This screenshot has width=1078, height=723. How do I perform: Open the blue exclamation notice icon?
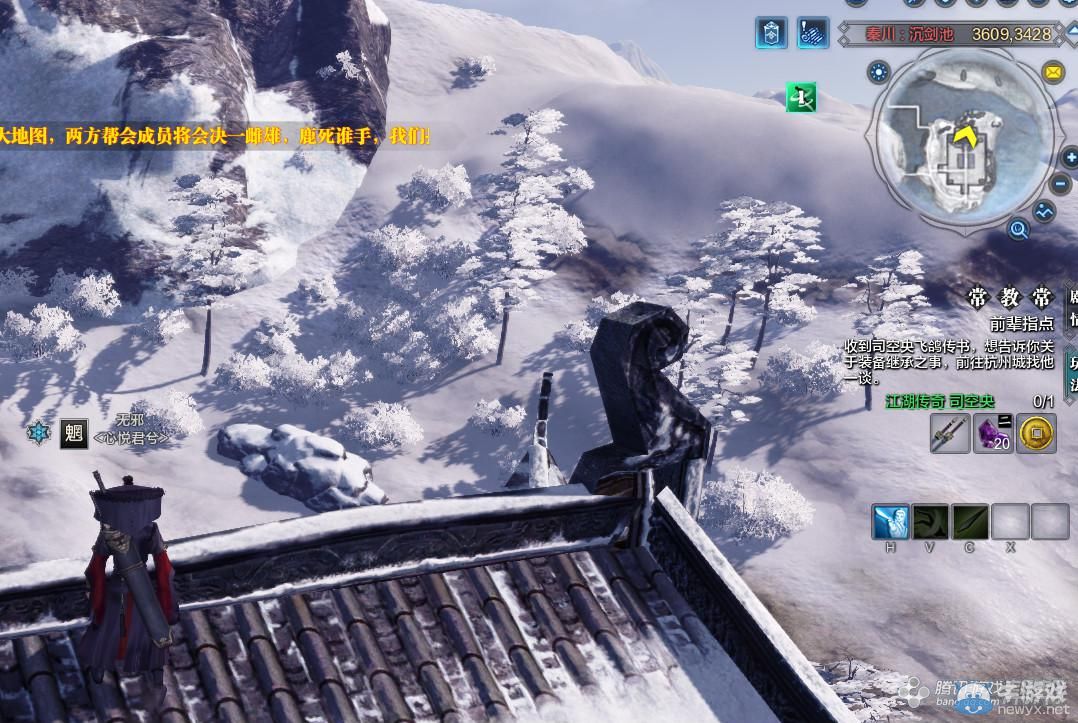tap(813, 33)
